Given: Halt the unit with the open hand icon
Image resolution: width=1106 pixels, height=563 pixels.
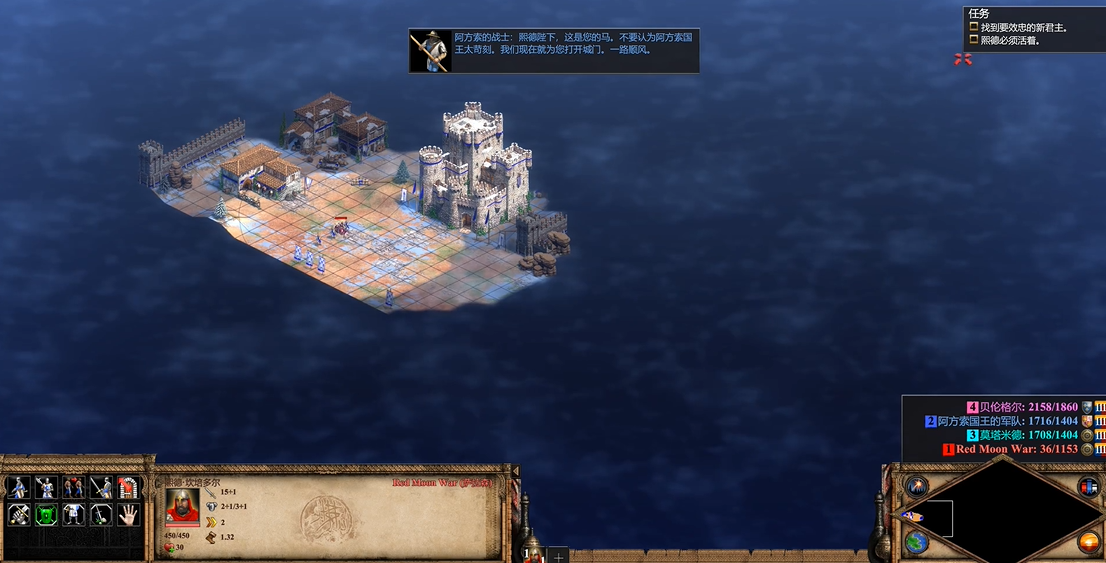Looking at the screenshot, I should click(129, 515).
